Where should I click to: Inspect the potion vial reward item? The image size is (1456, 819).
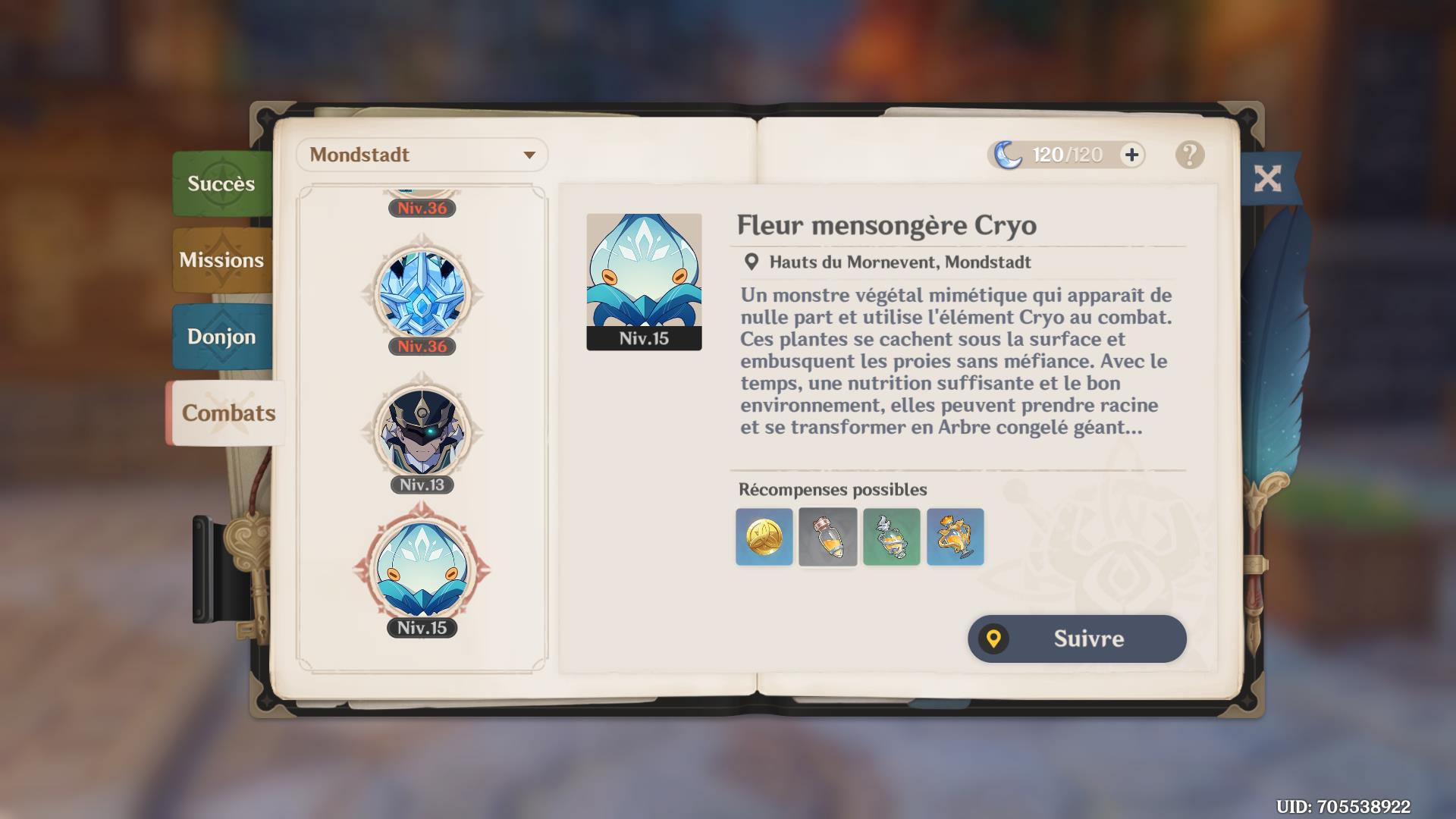827,537
